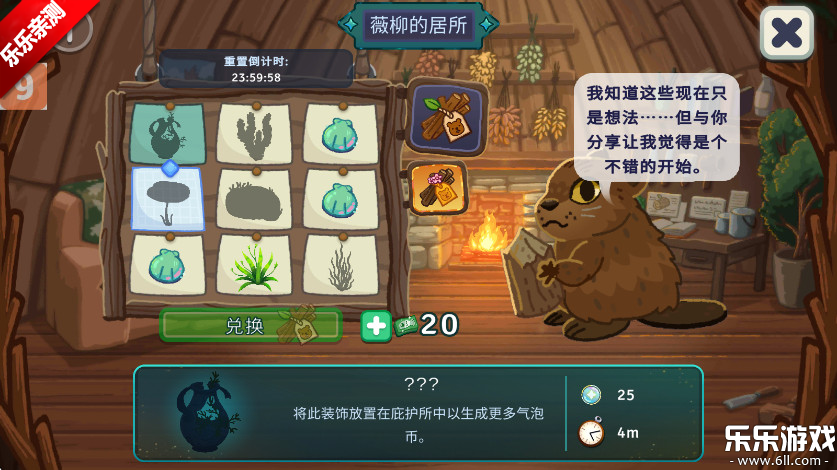837x470 pixels.
Task: Select the dark vase decoration card
Action: [168, 134]
